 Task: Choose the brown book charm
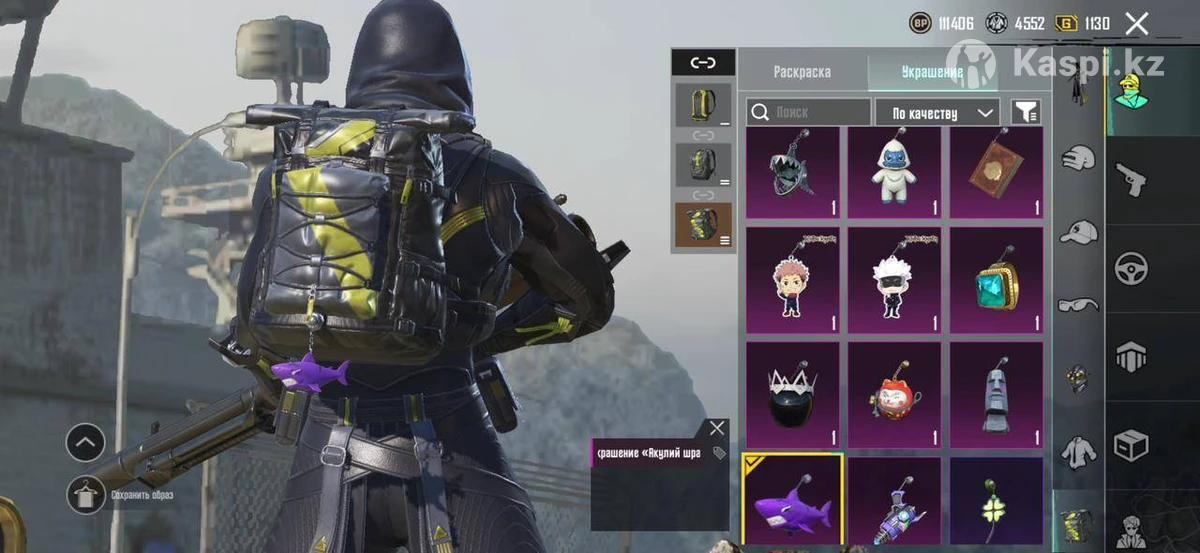(996, 172)
